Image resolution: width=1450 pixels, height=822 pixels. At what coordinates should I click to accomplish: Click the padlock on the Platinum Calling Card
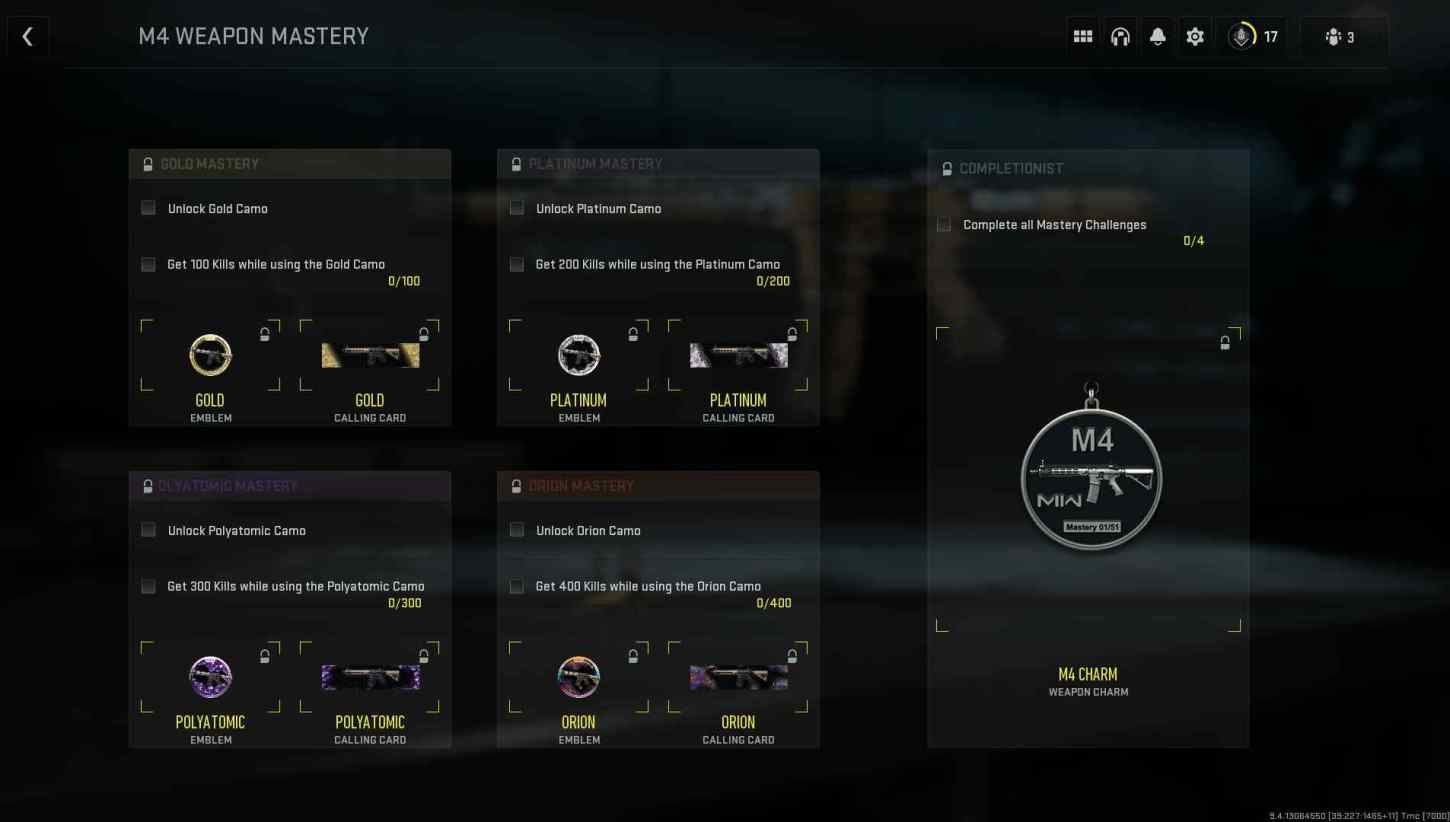(x=792, y=334)
